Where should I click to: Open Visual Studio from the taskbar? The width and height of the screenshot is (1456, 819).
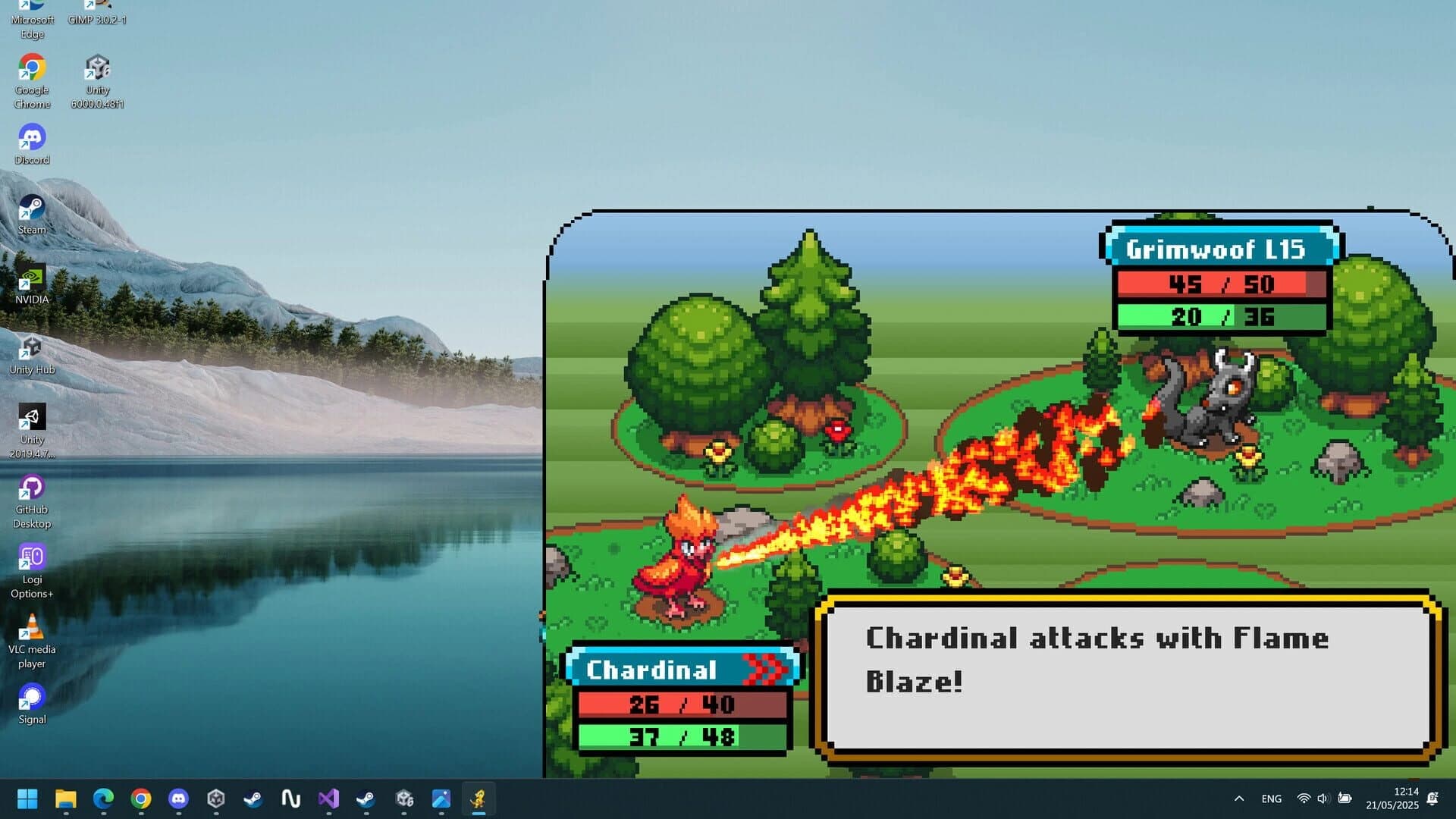point(329,799)
